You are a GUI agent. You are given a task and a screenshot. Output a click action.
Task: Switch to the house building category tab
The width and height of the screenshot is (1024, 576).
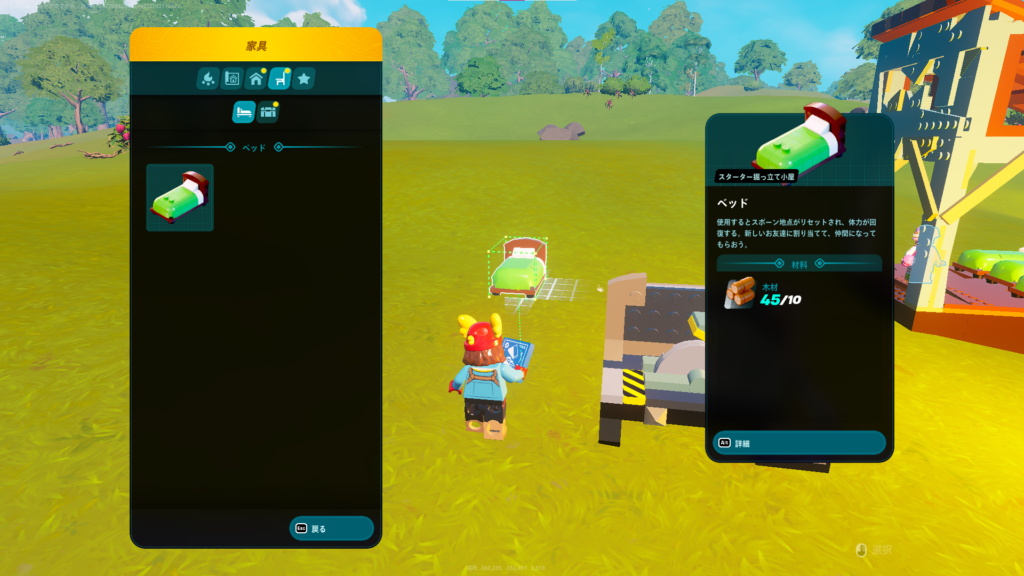click(256, 78)
